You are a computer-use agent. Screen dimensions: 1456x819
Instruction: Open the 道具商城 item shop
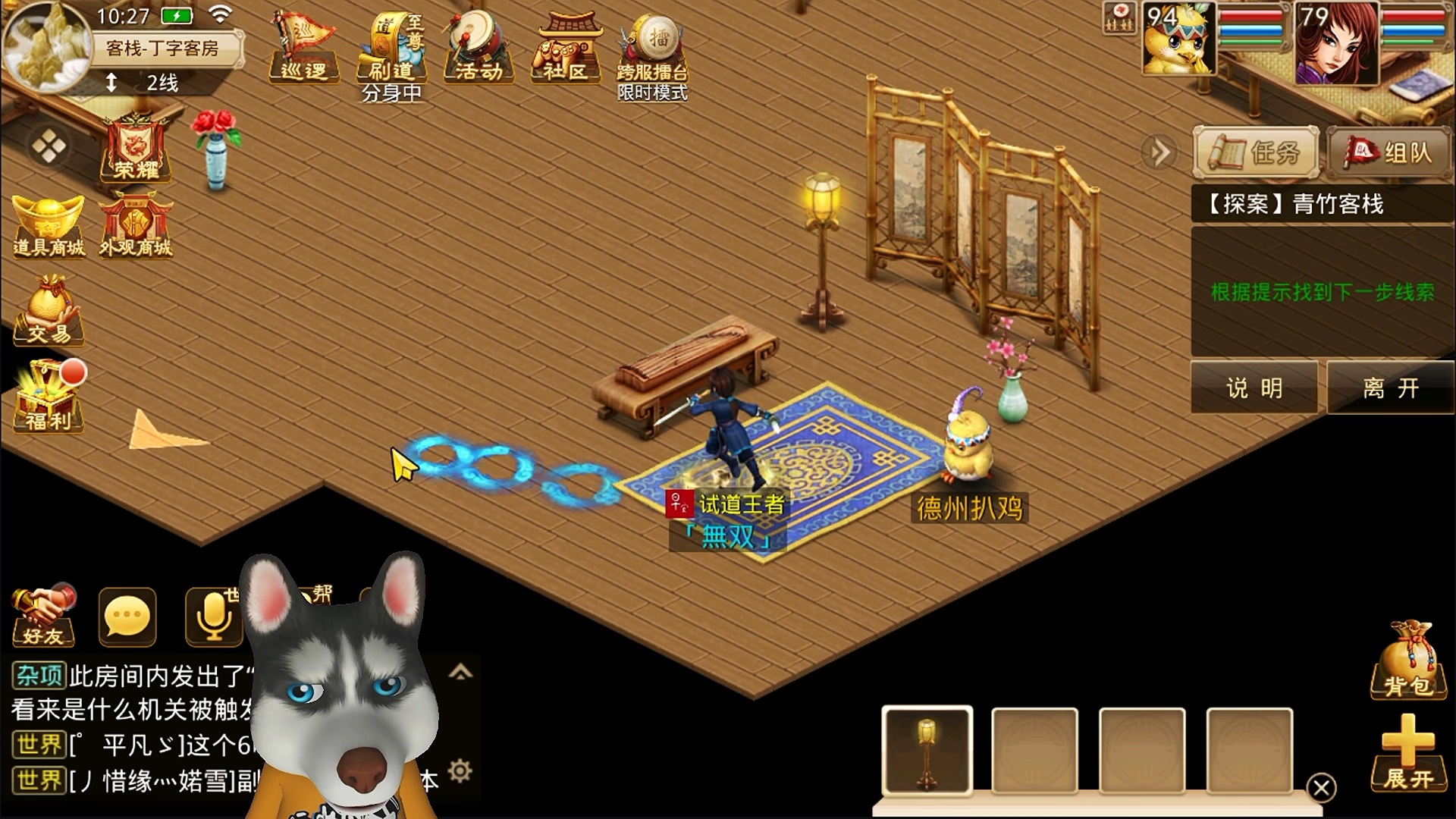click(49, 226)
